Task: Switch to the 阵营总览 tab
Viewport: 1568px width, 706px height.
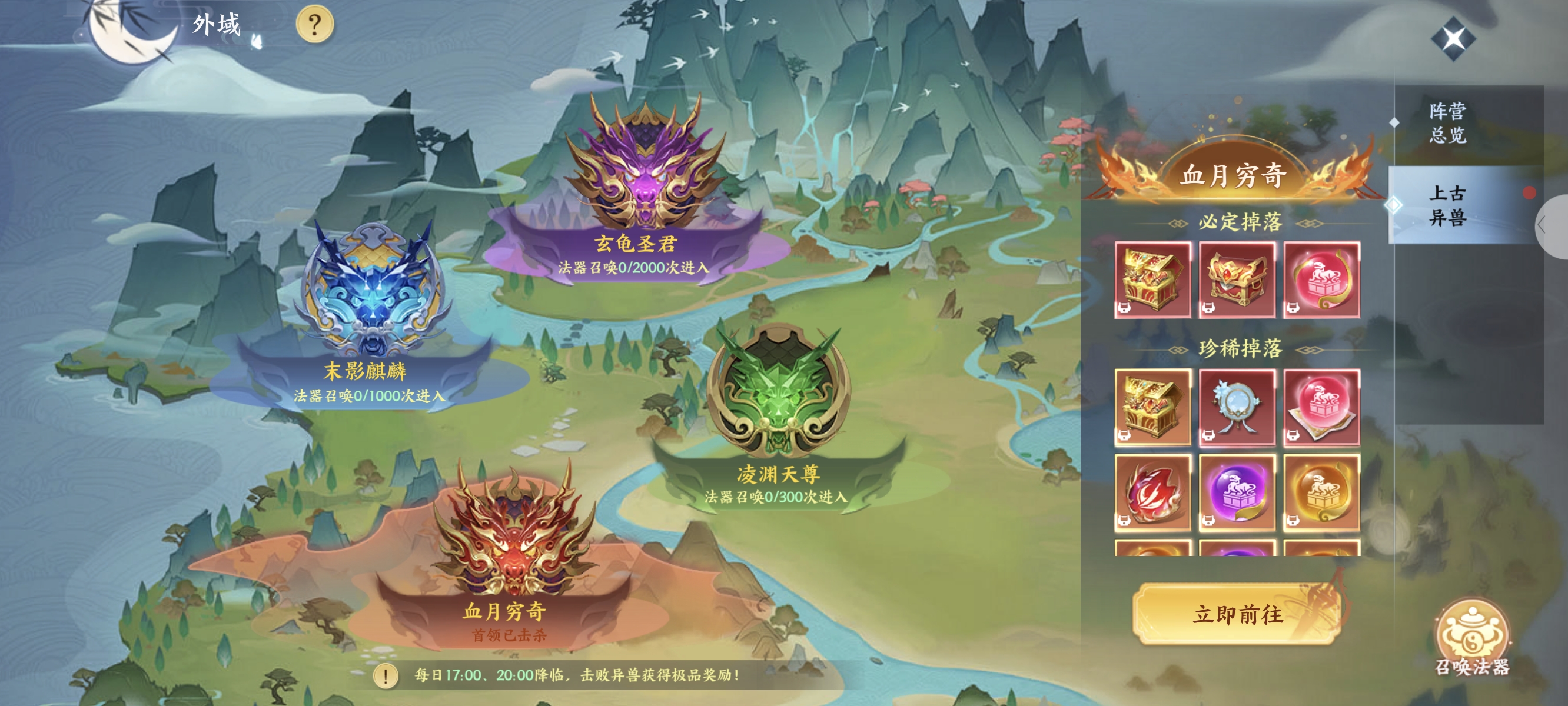Action: (1447, 123)
